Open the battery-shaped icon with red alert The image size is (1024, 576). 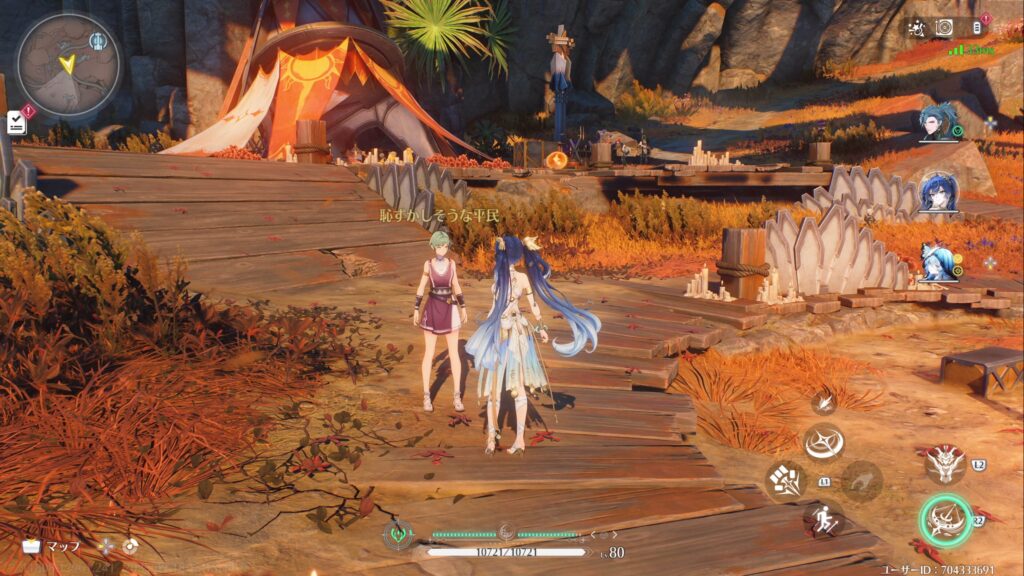coord(975,27)
